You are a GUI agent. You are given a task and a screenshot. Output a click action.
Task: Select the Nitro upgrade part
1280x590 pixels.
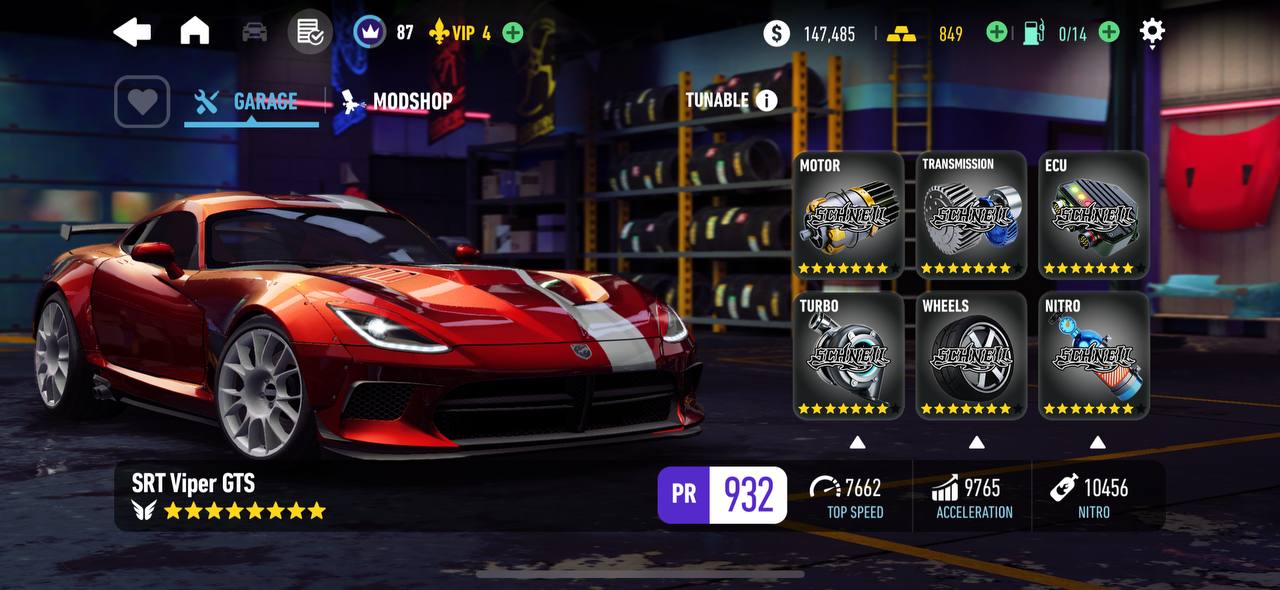click(1093, 355)
